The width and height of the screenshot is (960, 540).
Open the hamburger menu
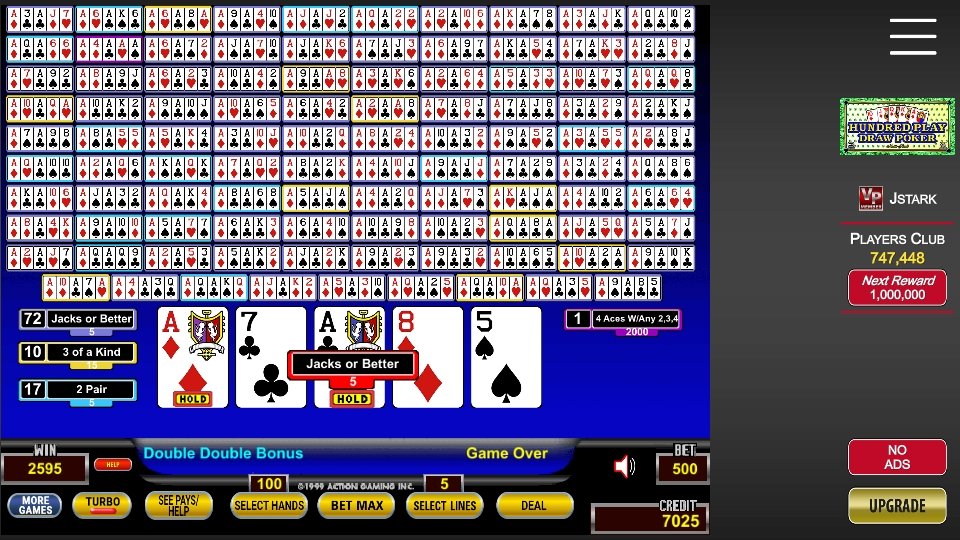point(912,37)
